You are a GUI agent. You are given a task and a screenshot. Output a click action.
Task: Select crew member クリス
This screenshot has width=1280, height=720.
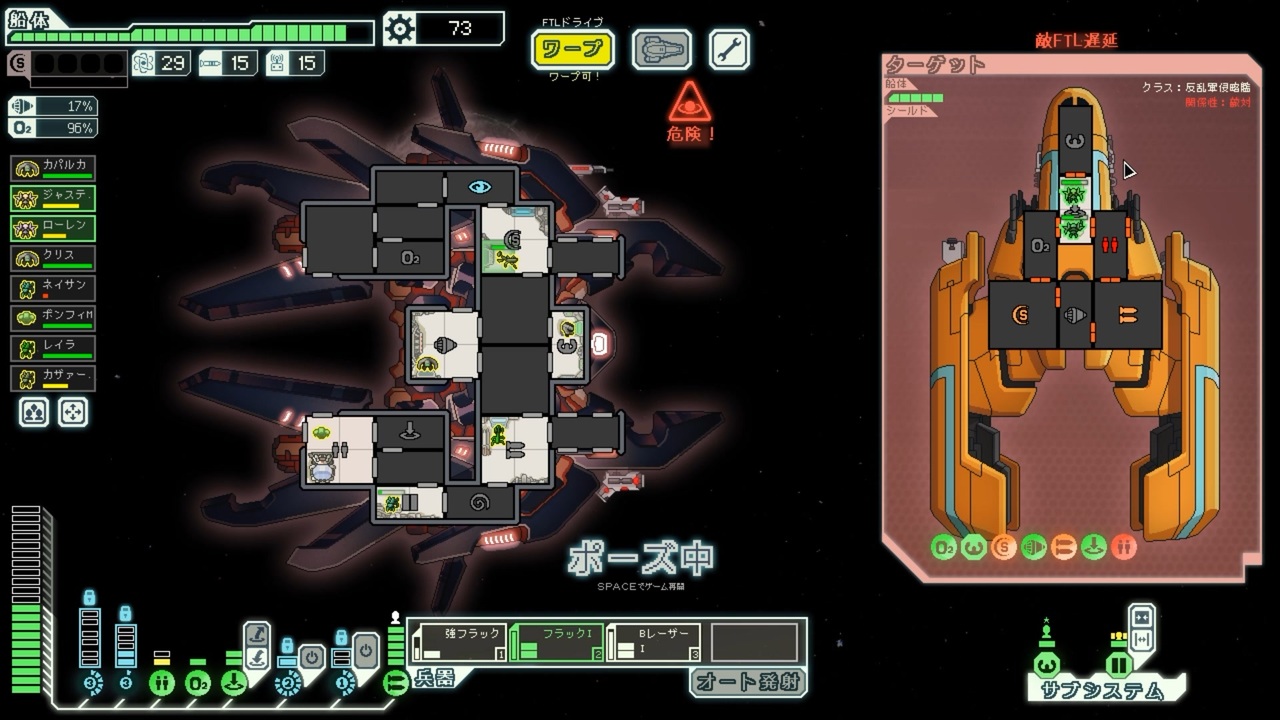click(53, 259)
